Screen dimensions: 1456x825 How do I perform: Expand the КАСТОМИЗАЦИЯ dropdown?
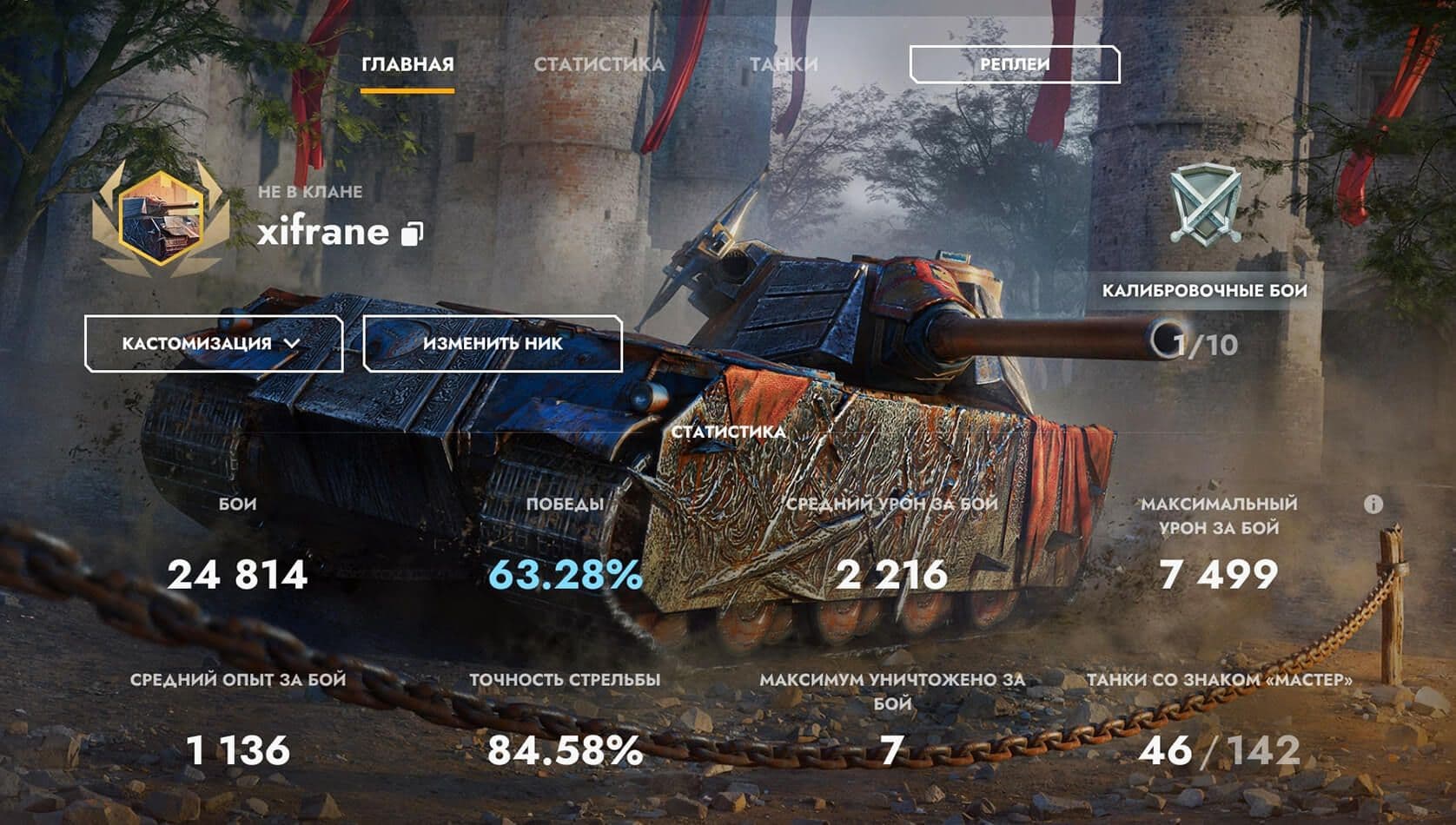(x=212, y=343)
